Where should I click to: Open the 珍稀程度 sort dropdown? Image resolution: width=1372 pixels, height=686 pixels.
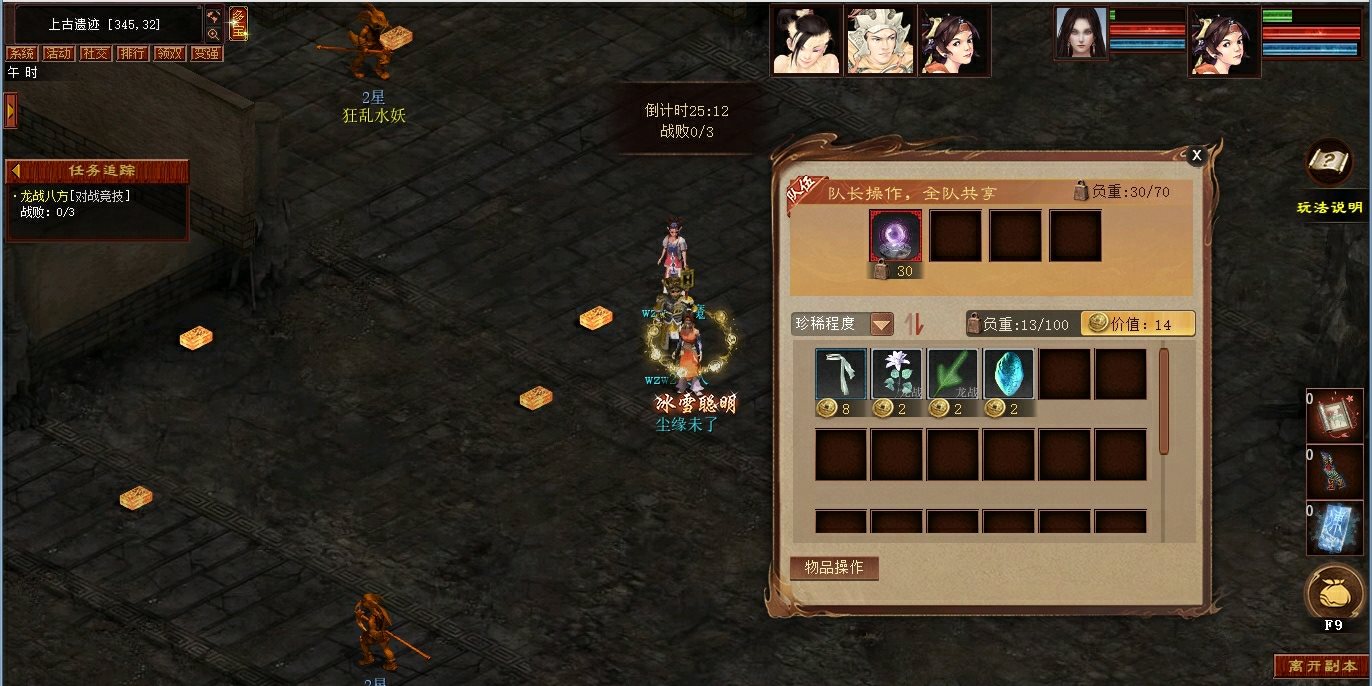coord(881,324)
